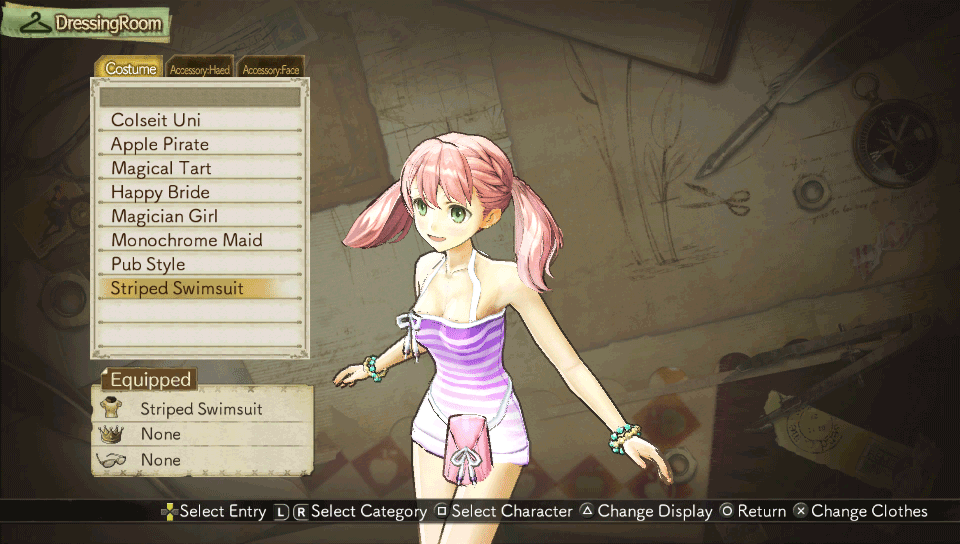Open the Accessory:Face tab
Image resolution: width=960 pixels, height=544 pixels.
[x=270, y=70]
